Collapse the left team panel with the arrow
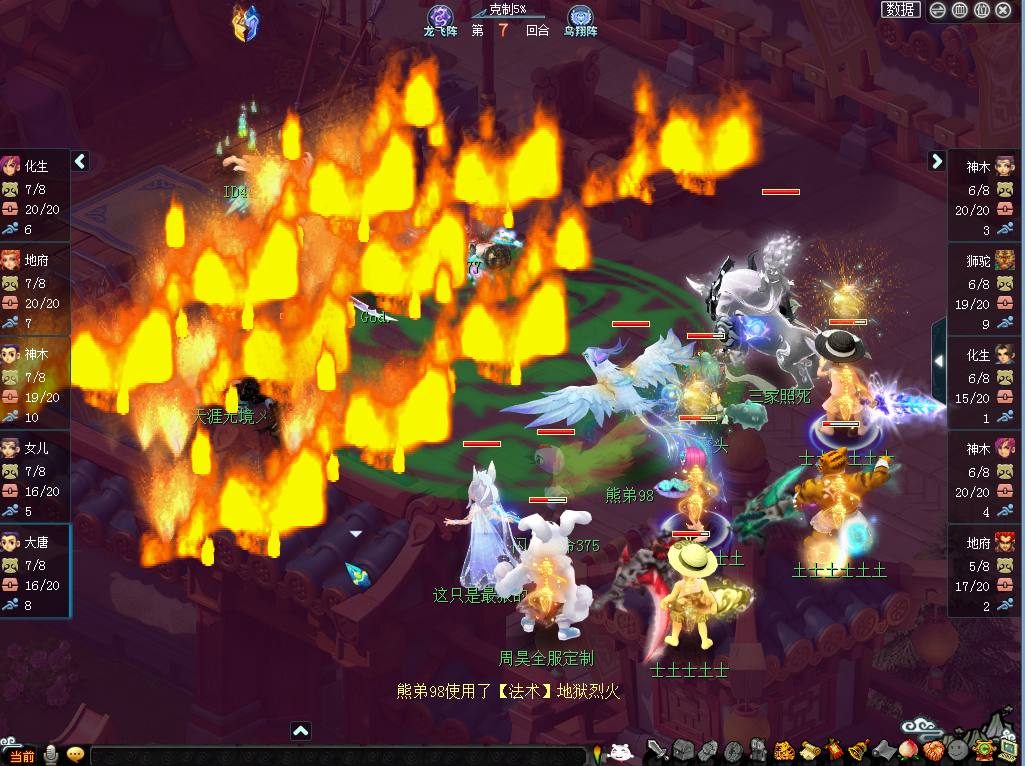 coord(81,161)
